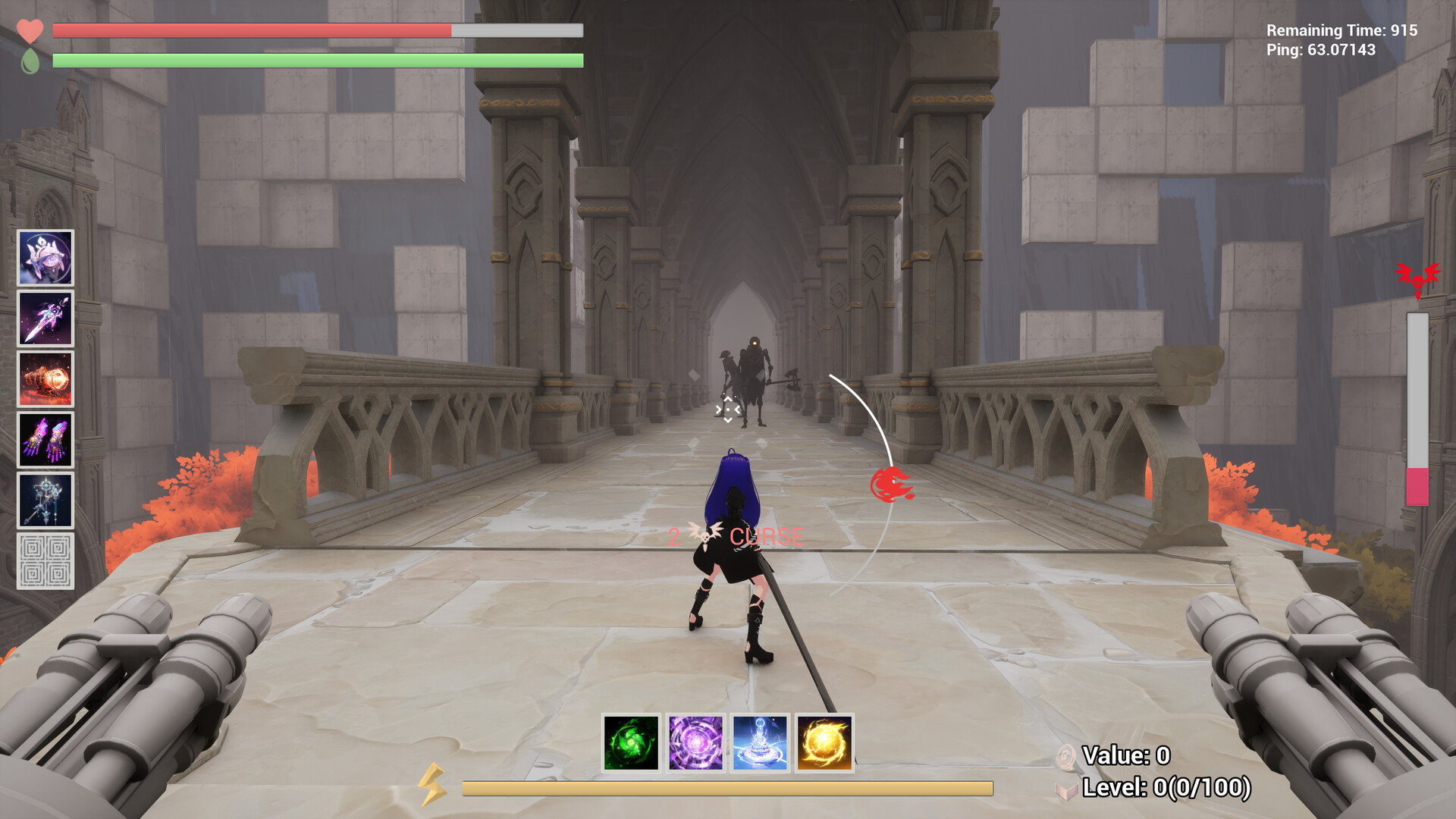Select the empty patterned inventory slot

[x=45, y=562]
